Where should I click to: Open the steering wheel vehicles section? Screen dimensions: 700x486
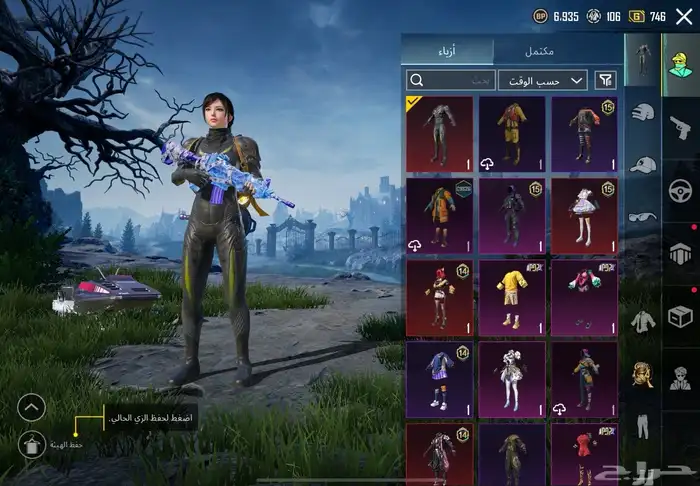coord(680,190)
